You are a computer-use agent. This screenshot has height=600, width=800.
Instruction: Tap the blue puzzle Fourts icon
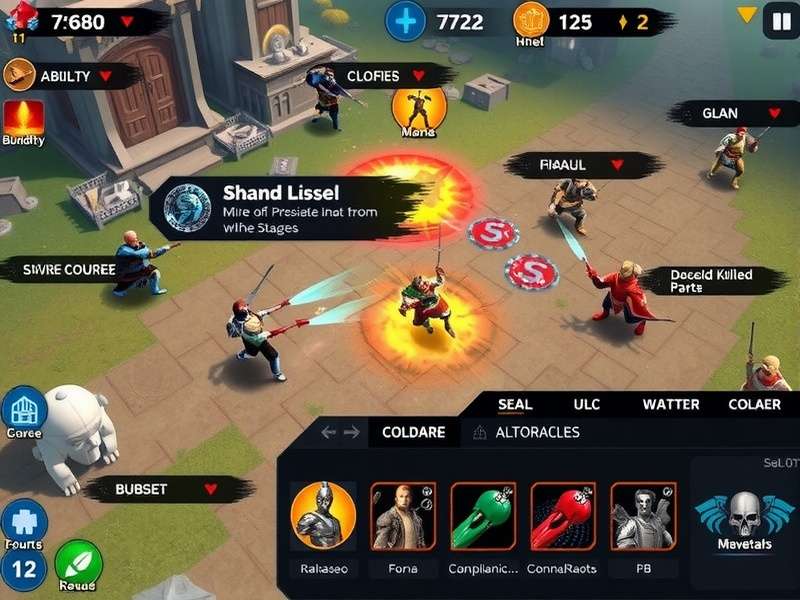tap(22, 522)
